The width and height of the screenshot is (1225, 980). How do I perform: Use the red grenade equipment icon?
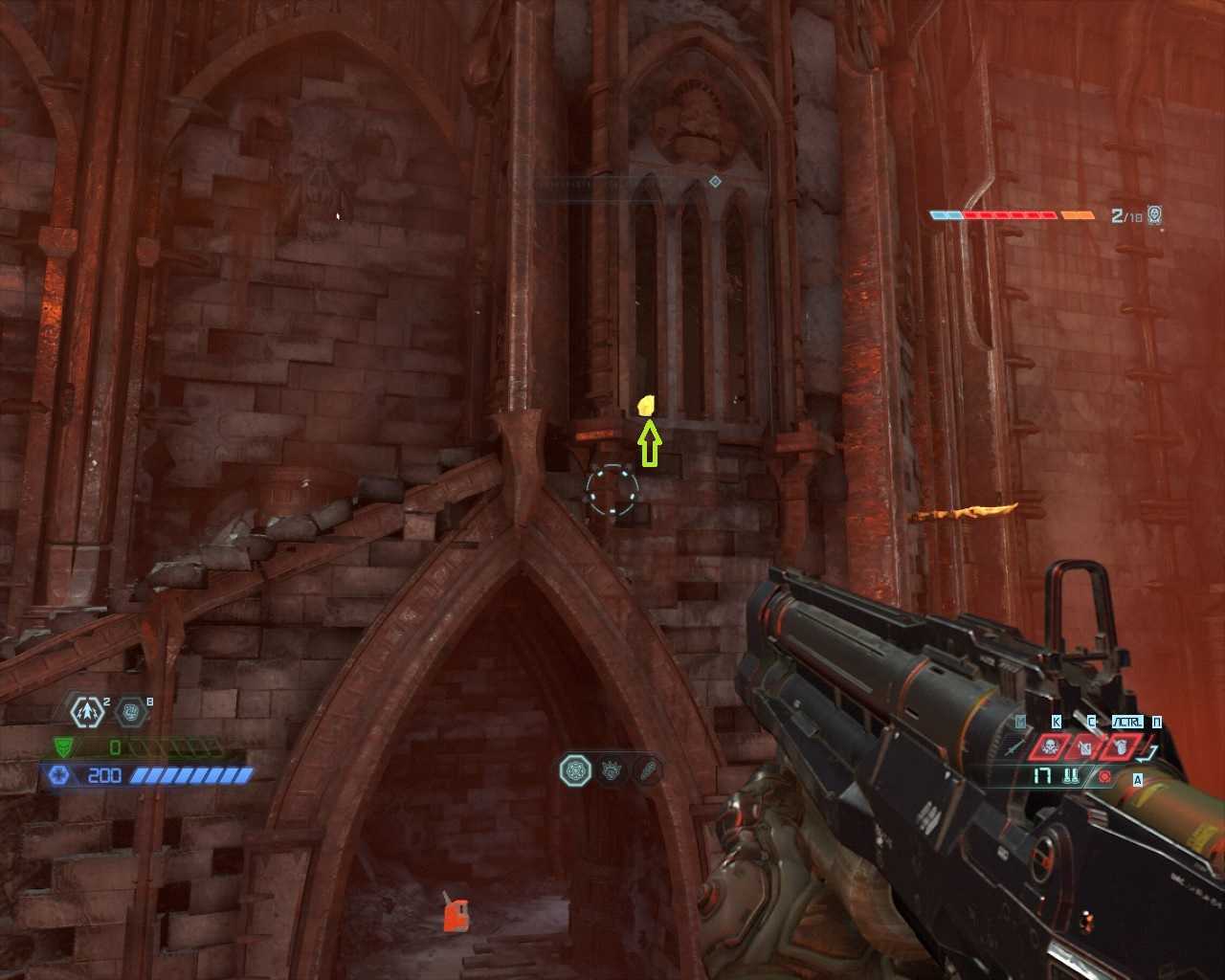[1121, 747]
